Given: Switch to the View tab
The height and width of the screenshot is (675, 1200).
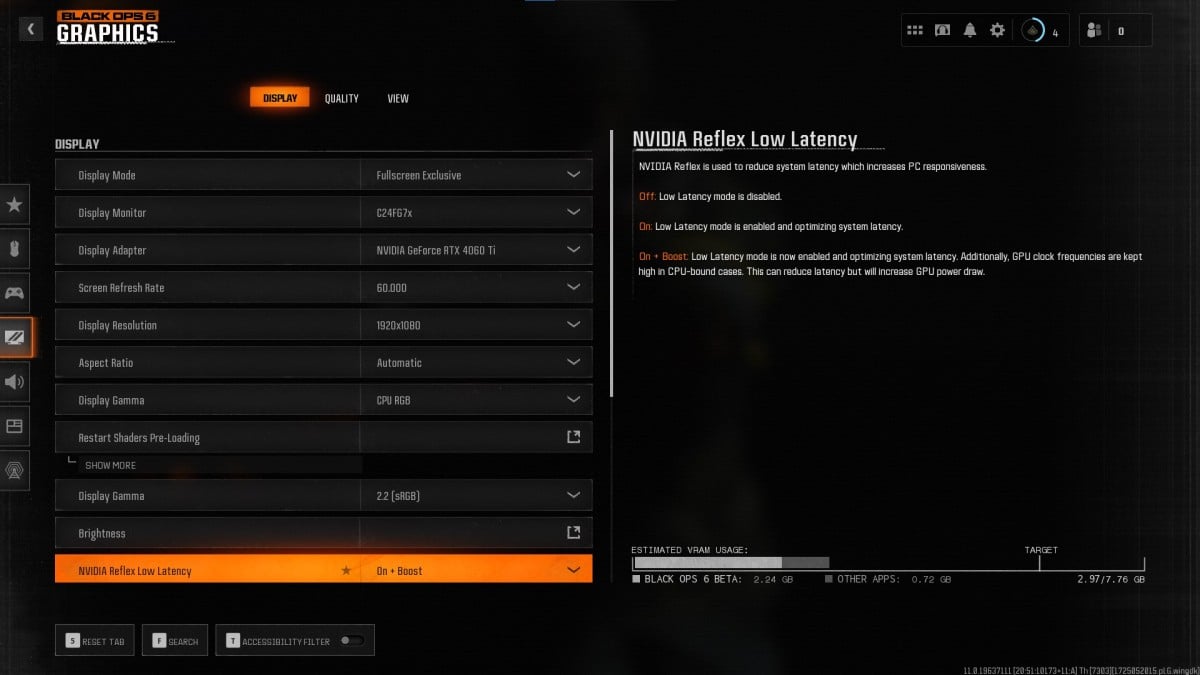Looking at the screenshot, I should coord(398,98).
